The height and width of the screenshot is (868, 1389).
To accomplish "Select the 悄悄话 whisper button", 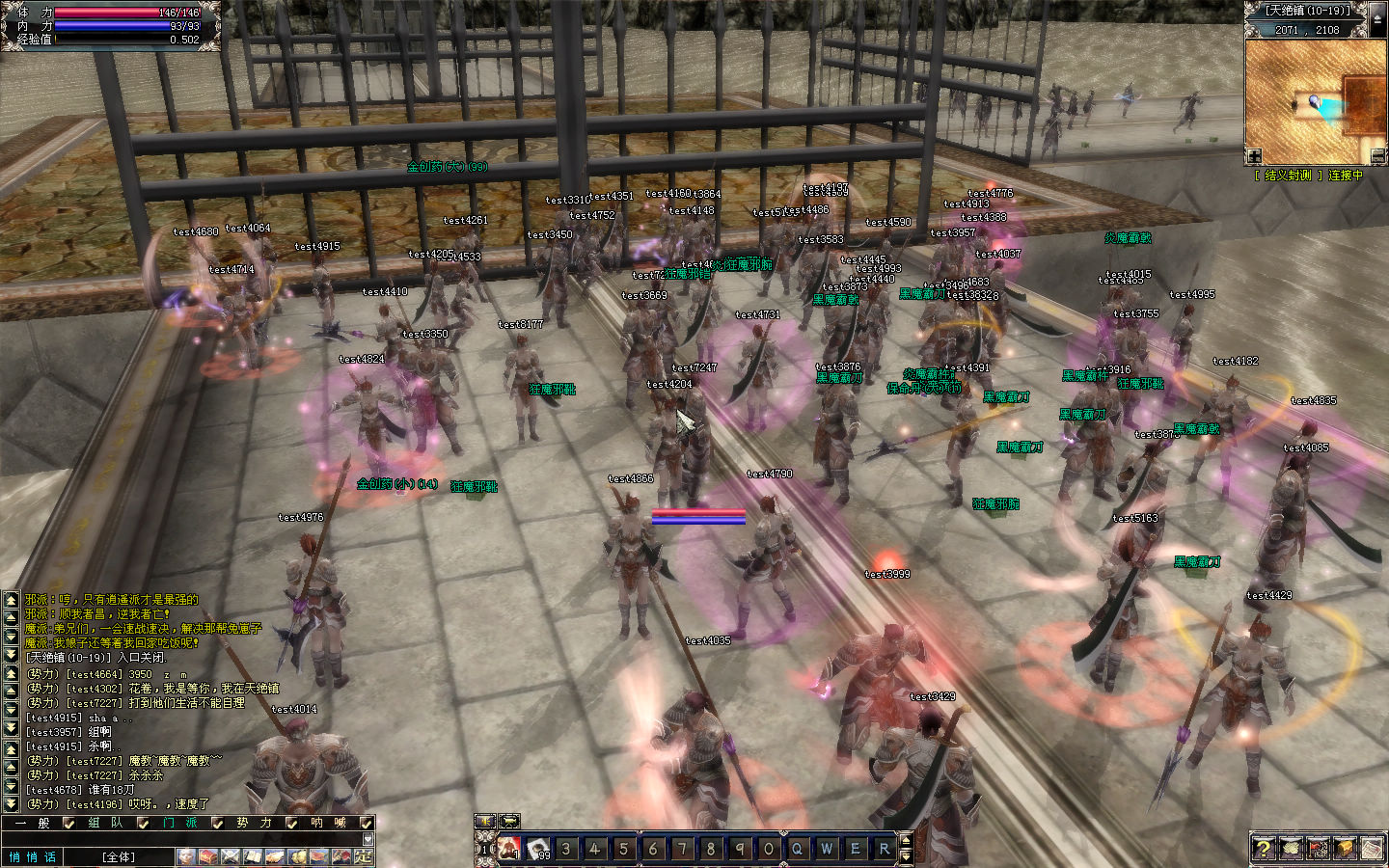I will tap(34, 856).
